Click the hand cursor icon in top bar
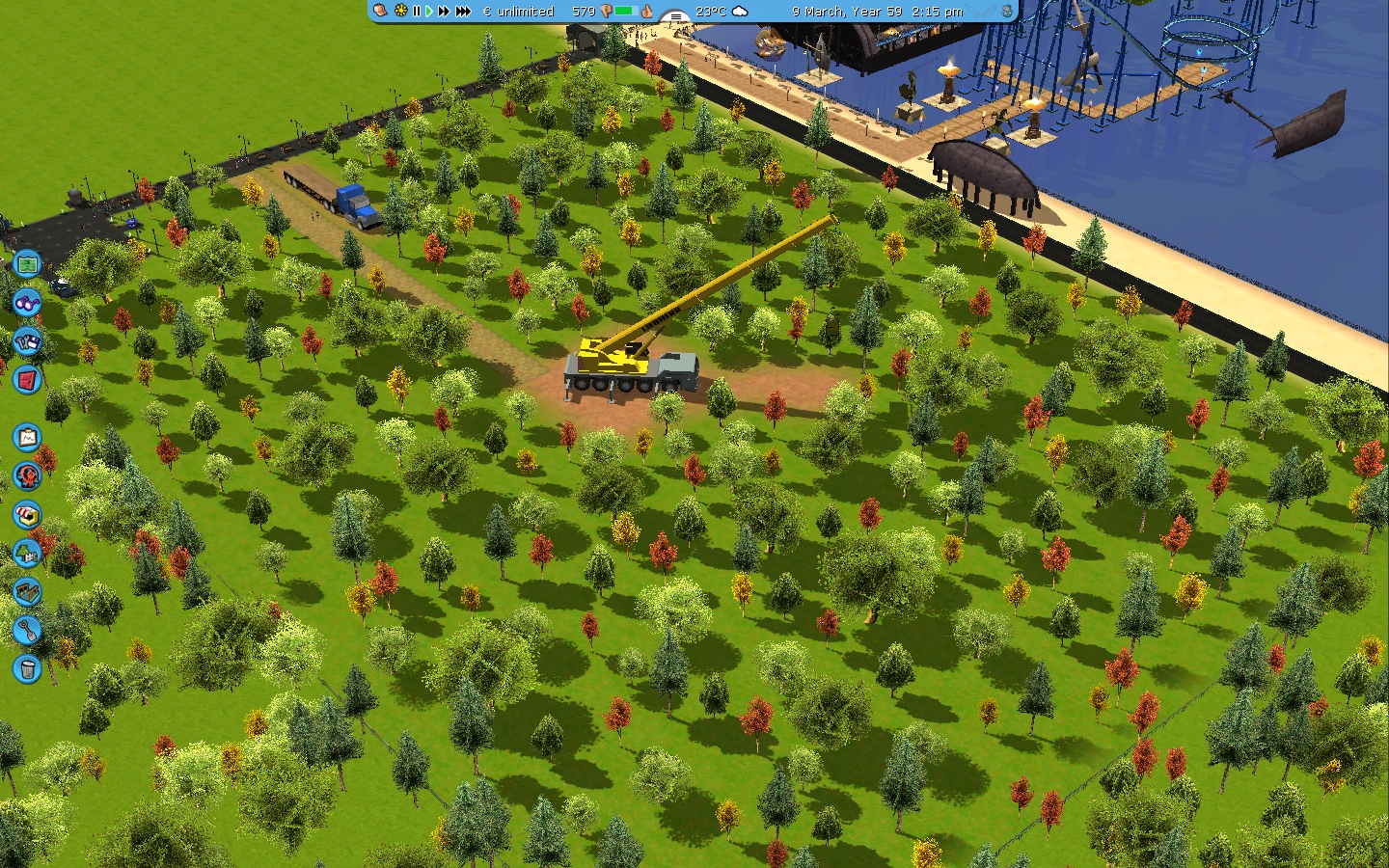This screenshot has height=868, width=1389. coord(381,11)
